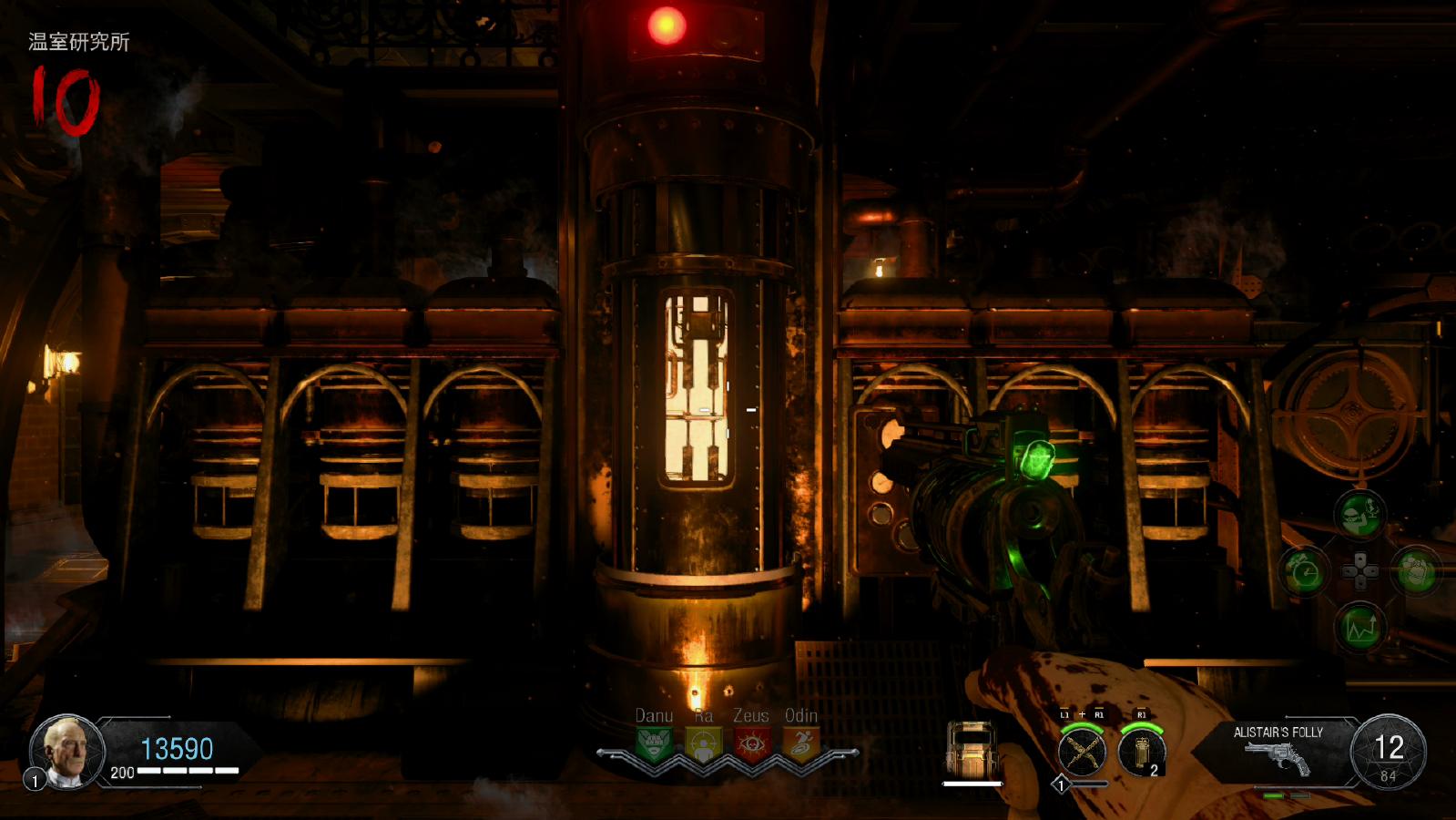
Task: Activate the crossed-blades special weapon icon
Action: click(1082, 753)
